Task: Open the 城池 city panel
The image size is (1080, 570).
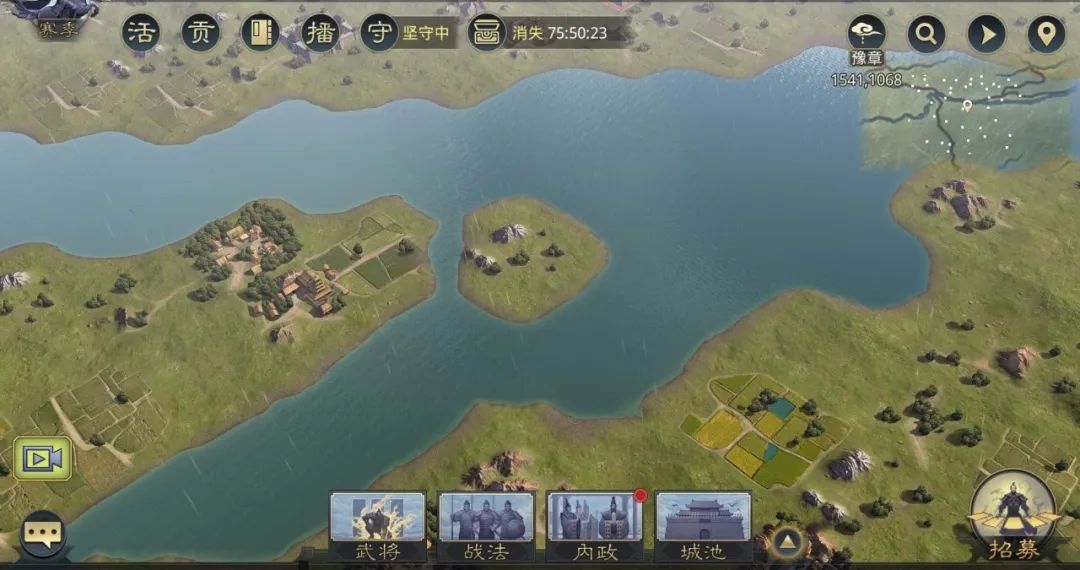Action: pos(703,525)
